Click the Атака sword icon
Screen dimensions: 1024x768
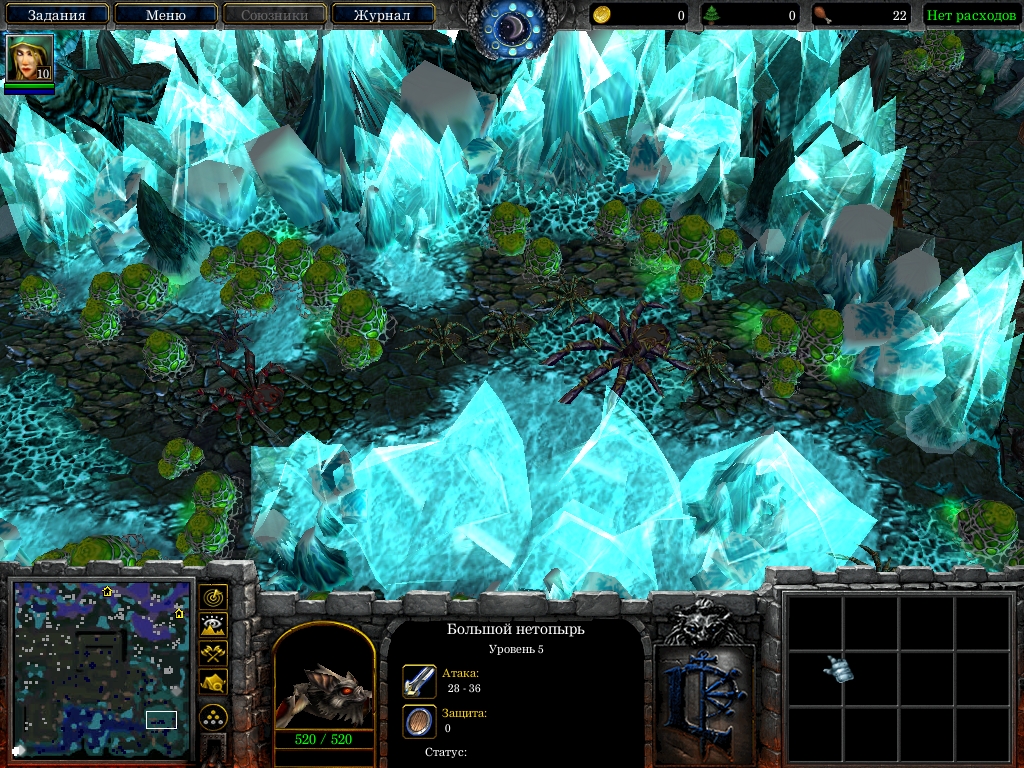tap(418, 681)
